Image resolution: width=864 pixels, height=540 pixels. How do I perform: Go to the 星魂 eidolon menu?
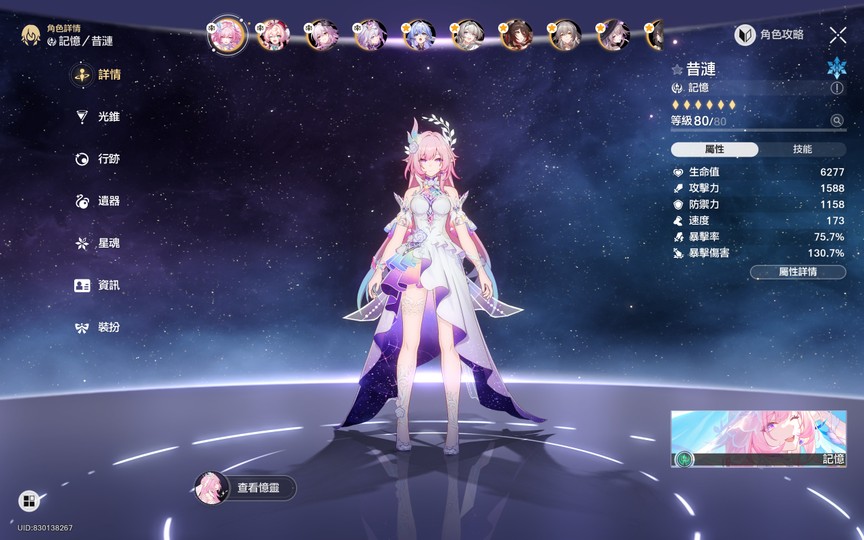point(99,243)
